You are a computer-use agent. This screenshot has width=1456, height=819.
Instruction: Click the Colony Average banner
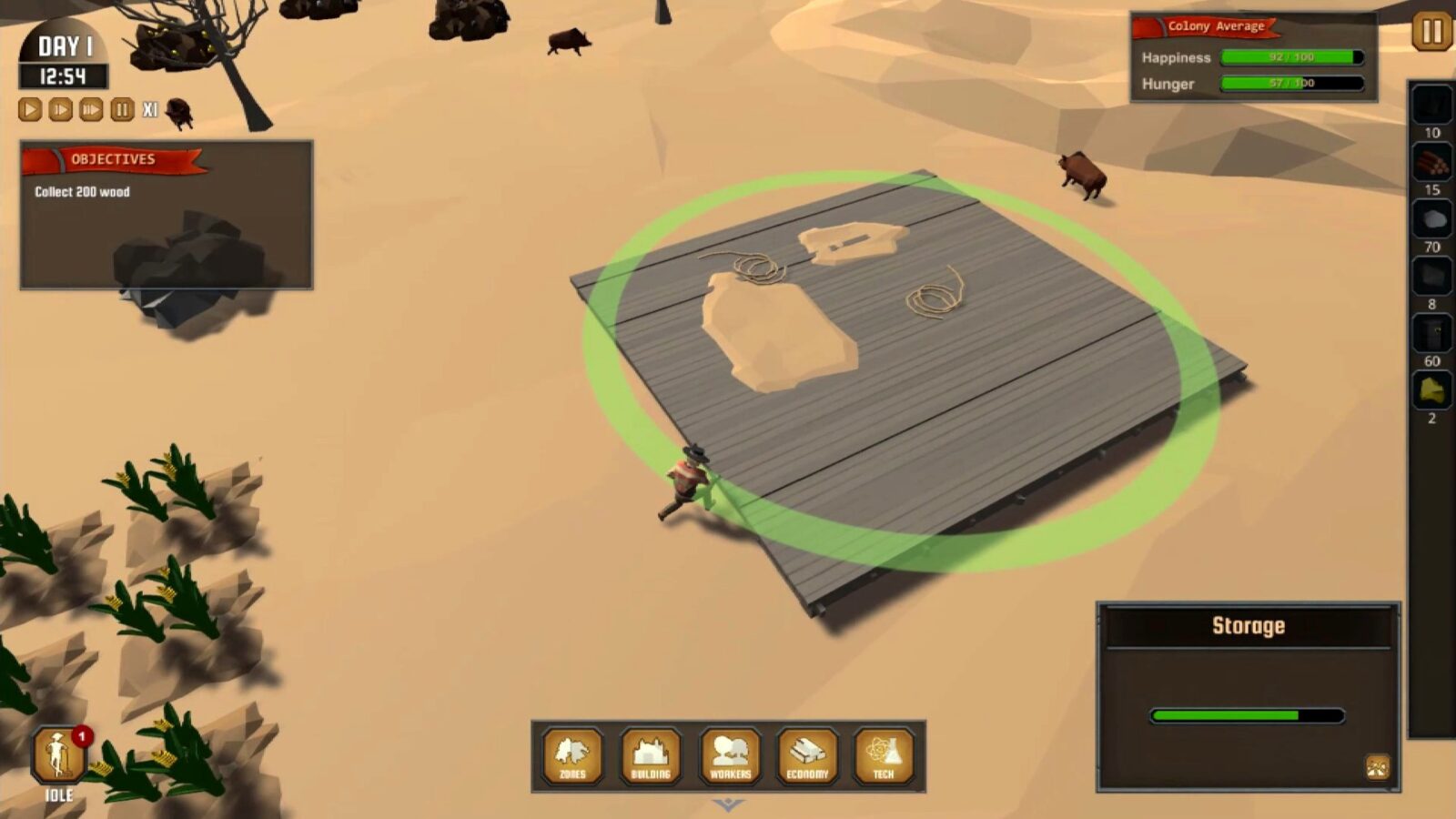[1210, 26]
